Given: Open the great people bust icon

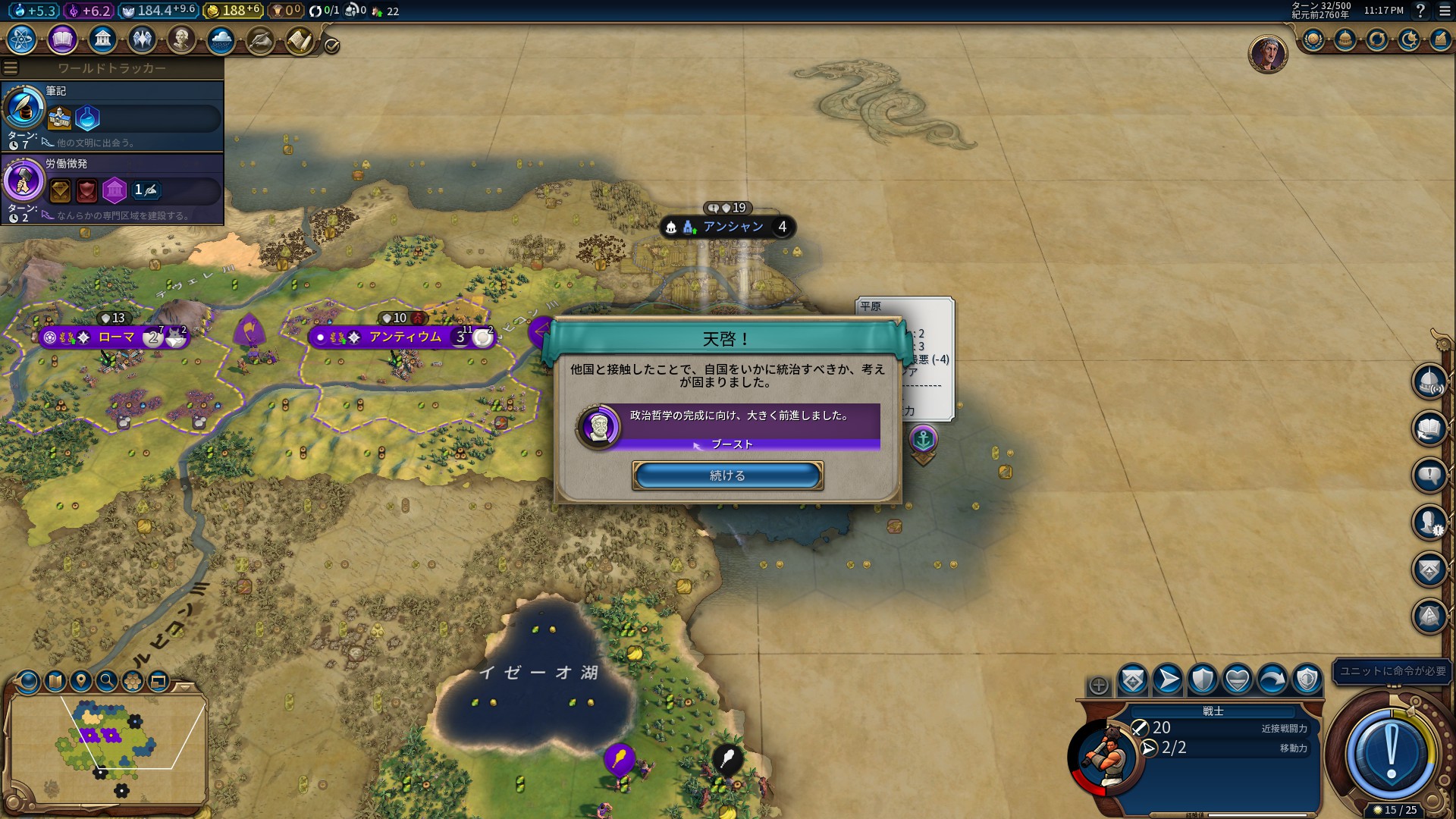Looking at the screenshot, I should click(181, 39).
